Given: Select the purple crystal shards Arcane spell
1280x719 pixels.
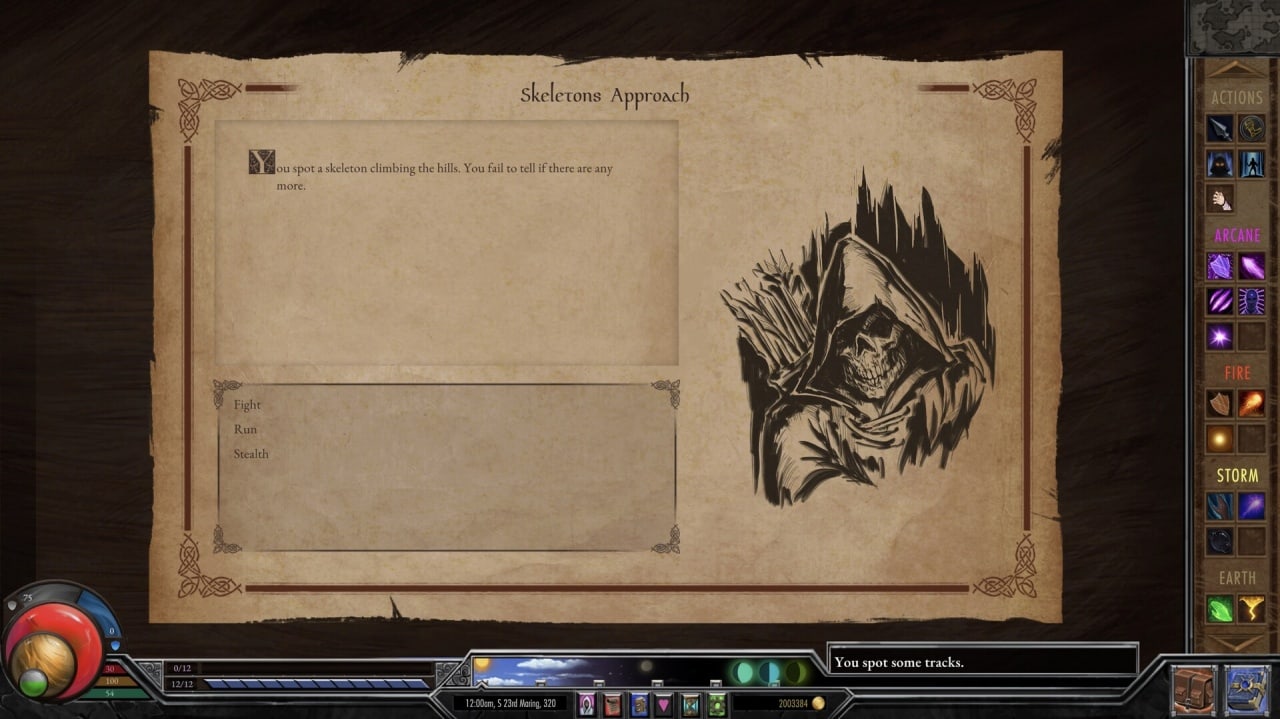Looking at the screenshot, I should pyautogui.click(x=1219, y=266).
